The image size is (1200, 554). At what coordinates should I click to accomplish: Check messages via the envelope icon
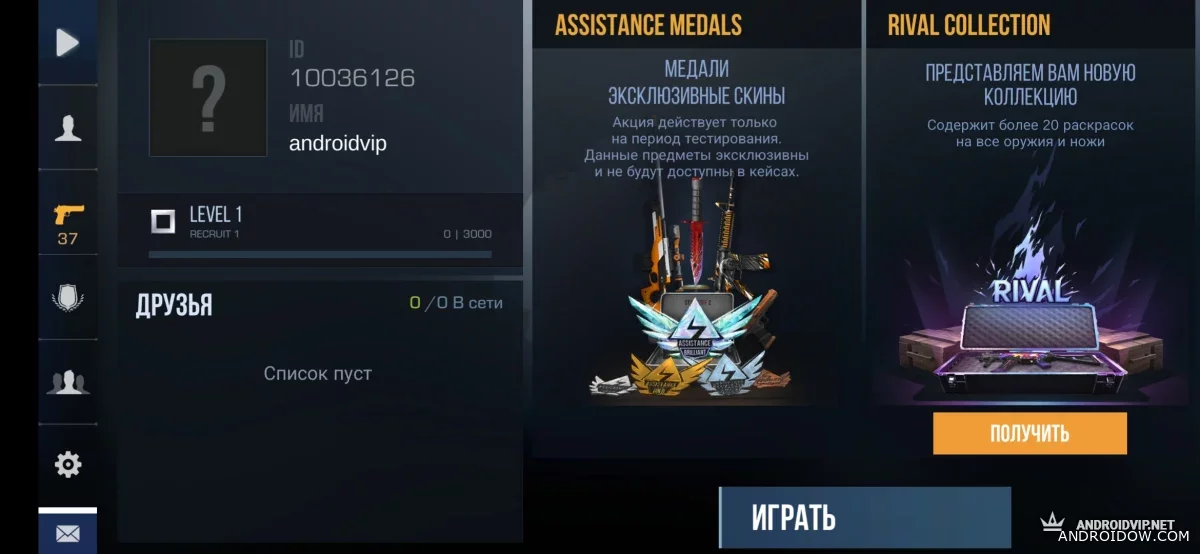67,534
